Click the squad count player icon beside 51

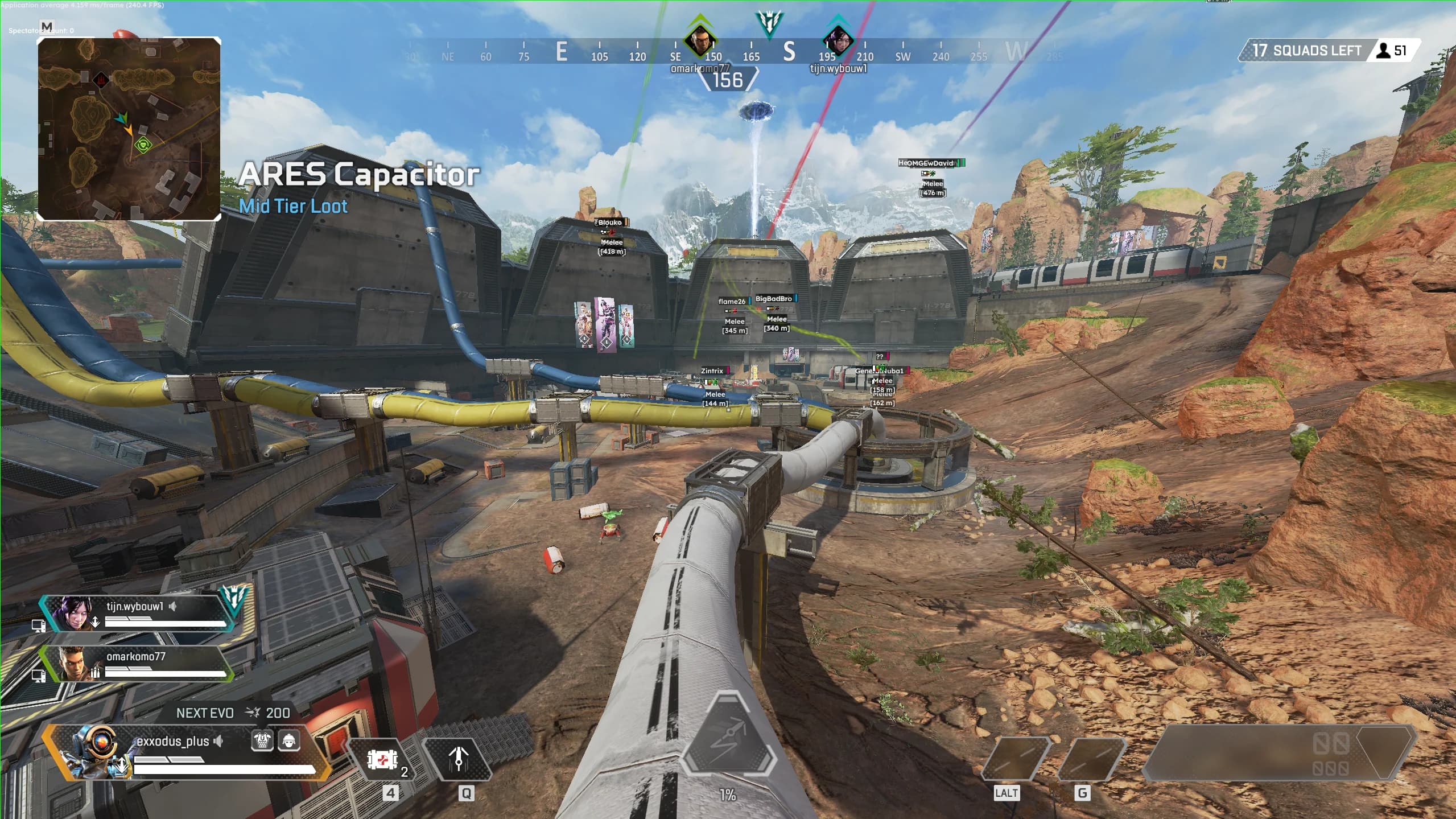click(1383, 51)
